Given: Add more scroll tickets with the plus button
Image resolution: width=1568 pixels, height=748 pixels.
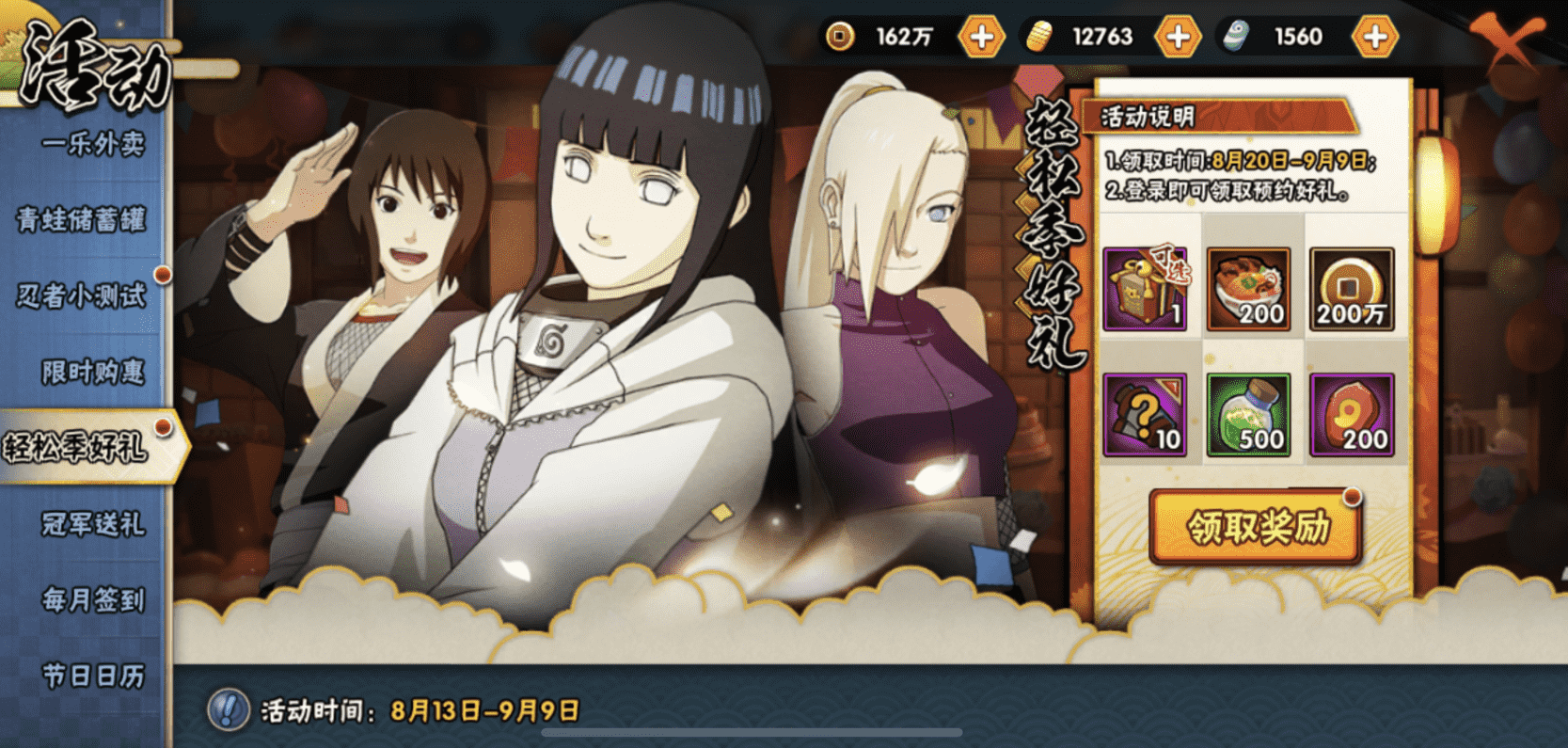Looking at the screenshot, I should [x=1374, y=38].
